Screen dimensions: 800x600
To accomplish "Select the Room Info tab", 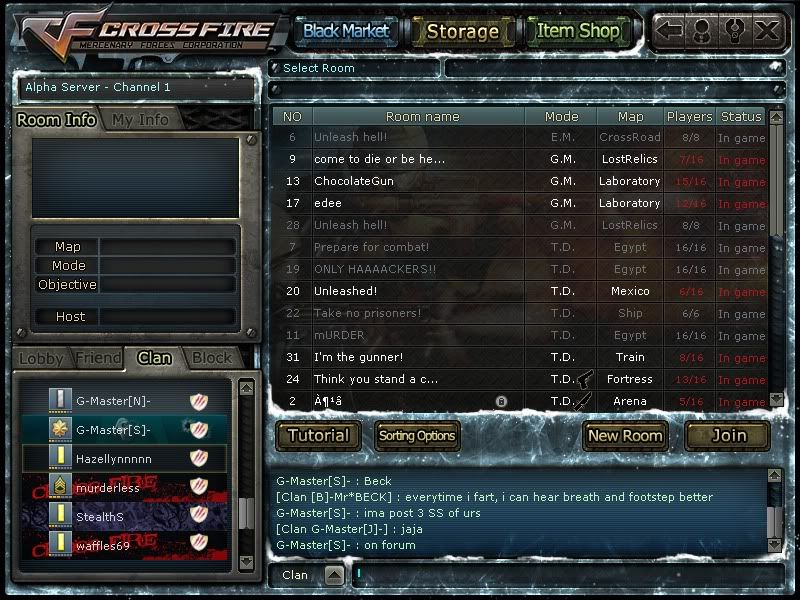I will pos(57,119).
